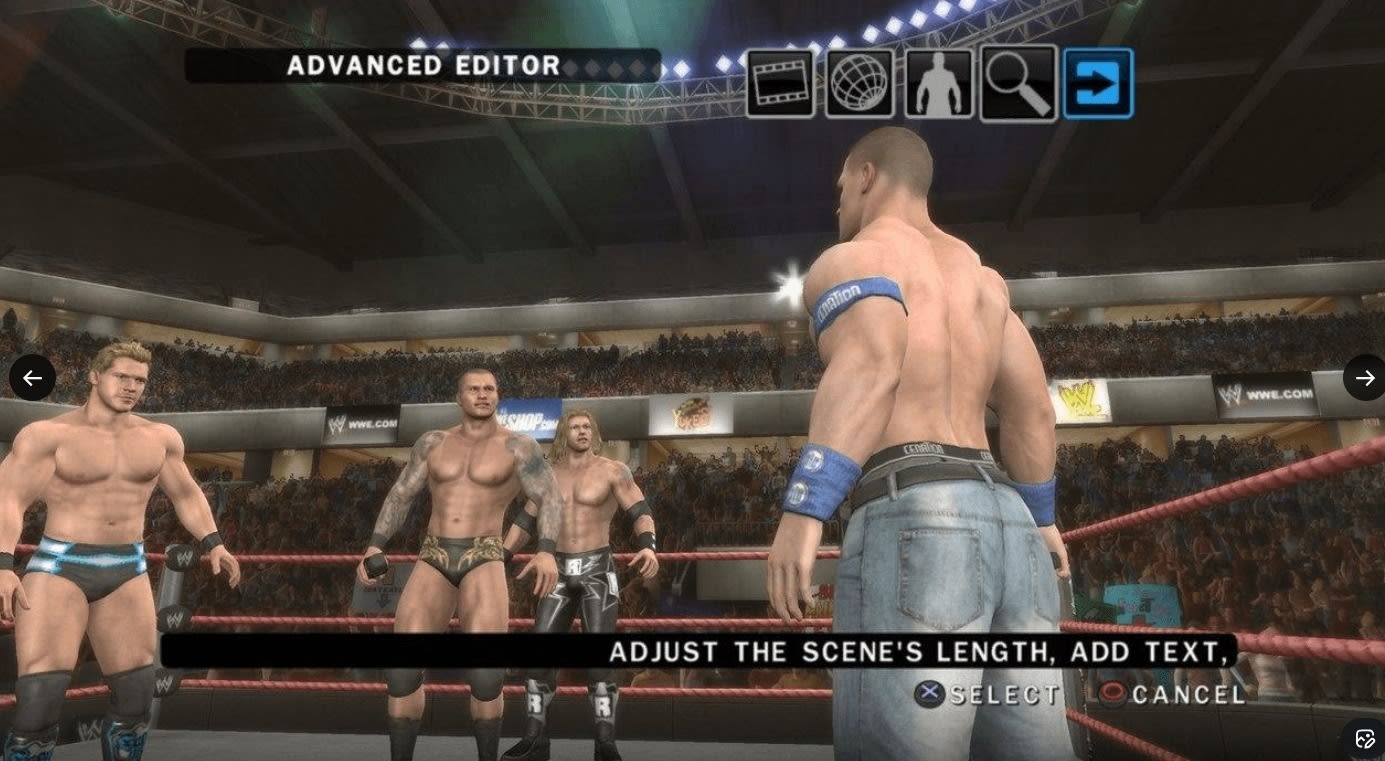Image resolution: width=1385 pixels, height=761 pixels.
Task: Click the left back-arrow navigation circle
Action: coord(32,377)
